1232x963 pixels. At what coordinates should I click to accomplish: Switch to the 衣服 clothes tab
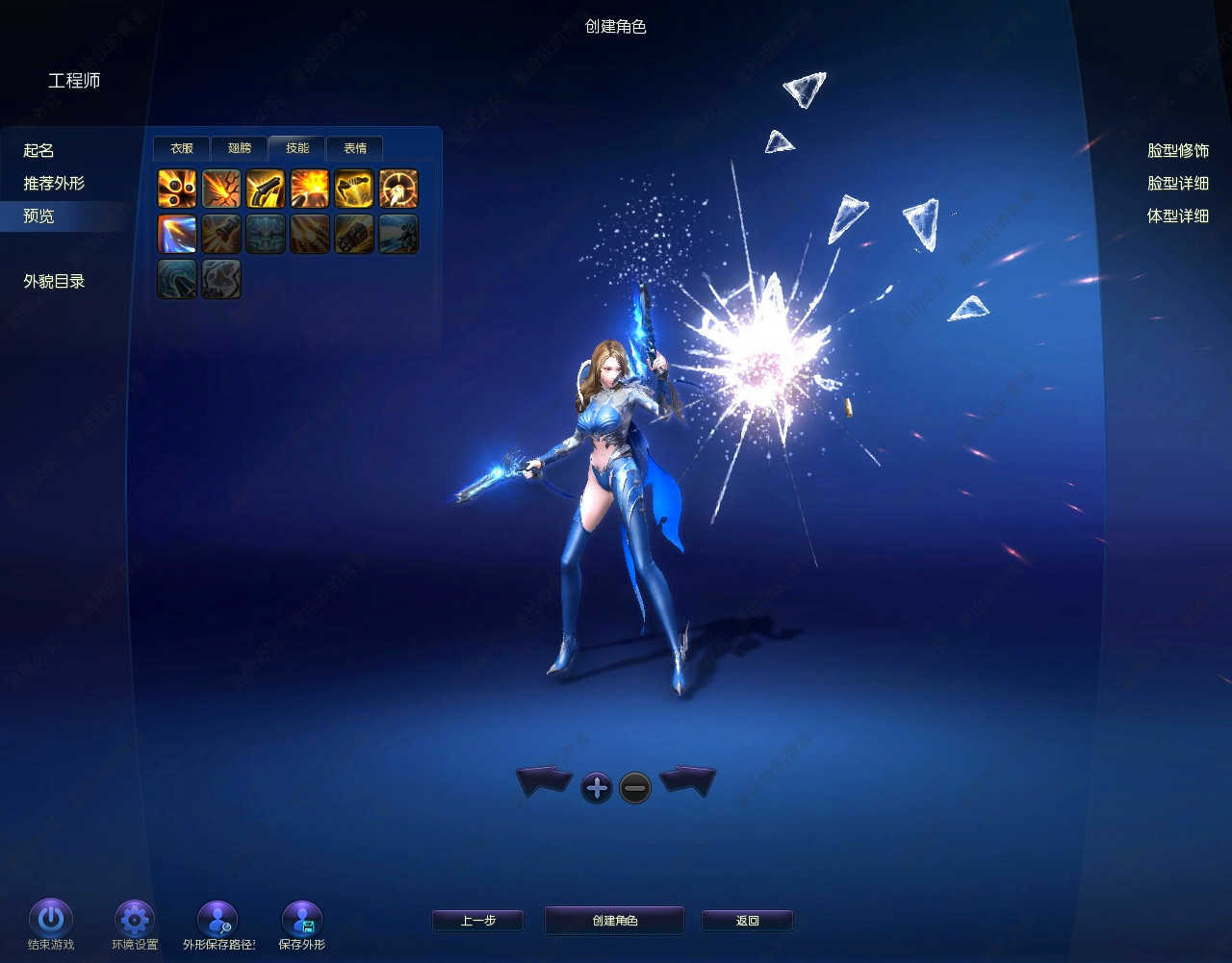182,148
